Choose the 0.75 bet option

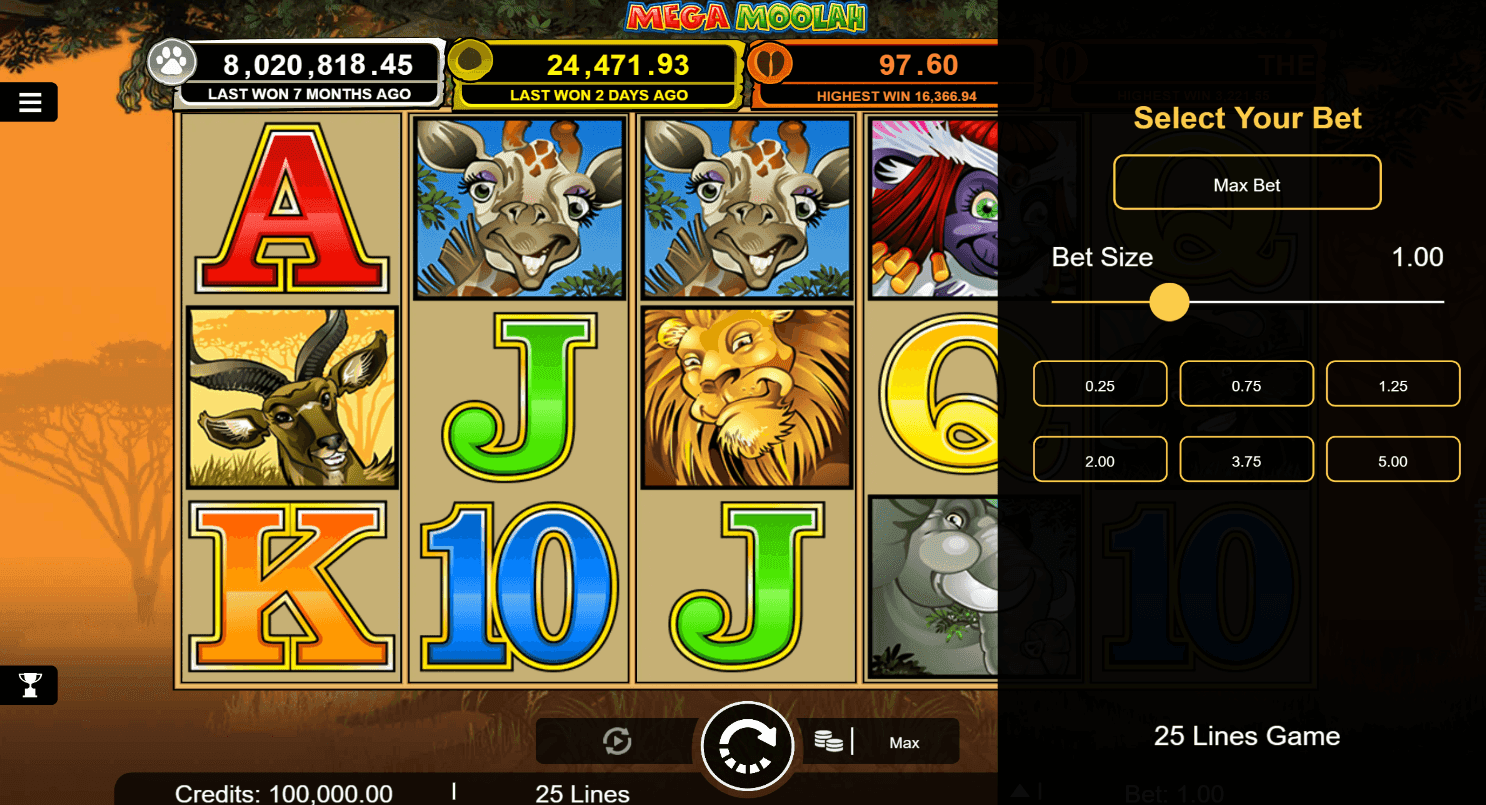click(x=1246, y=383)
